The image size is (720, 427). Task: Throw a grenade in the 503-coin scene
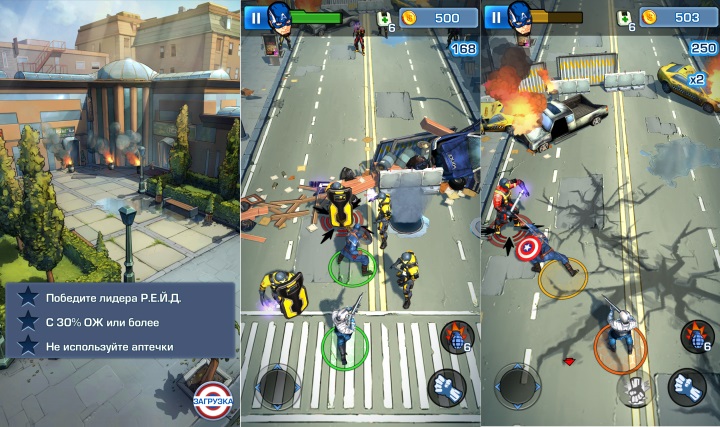click(x=696, y=336)
